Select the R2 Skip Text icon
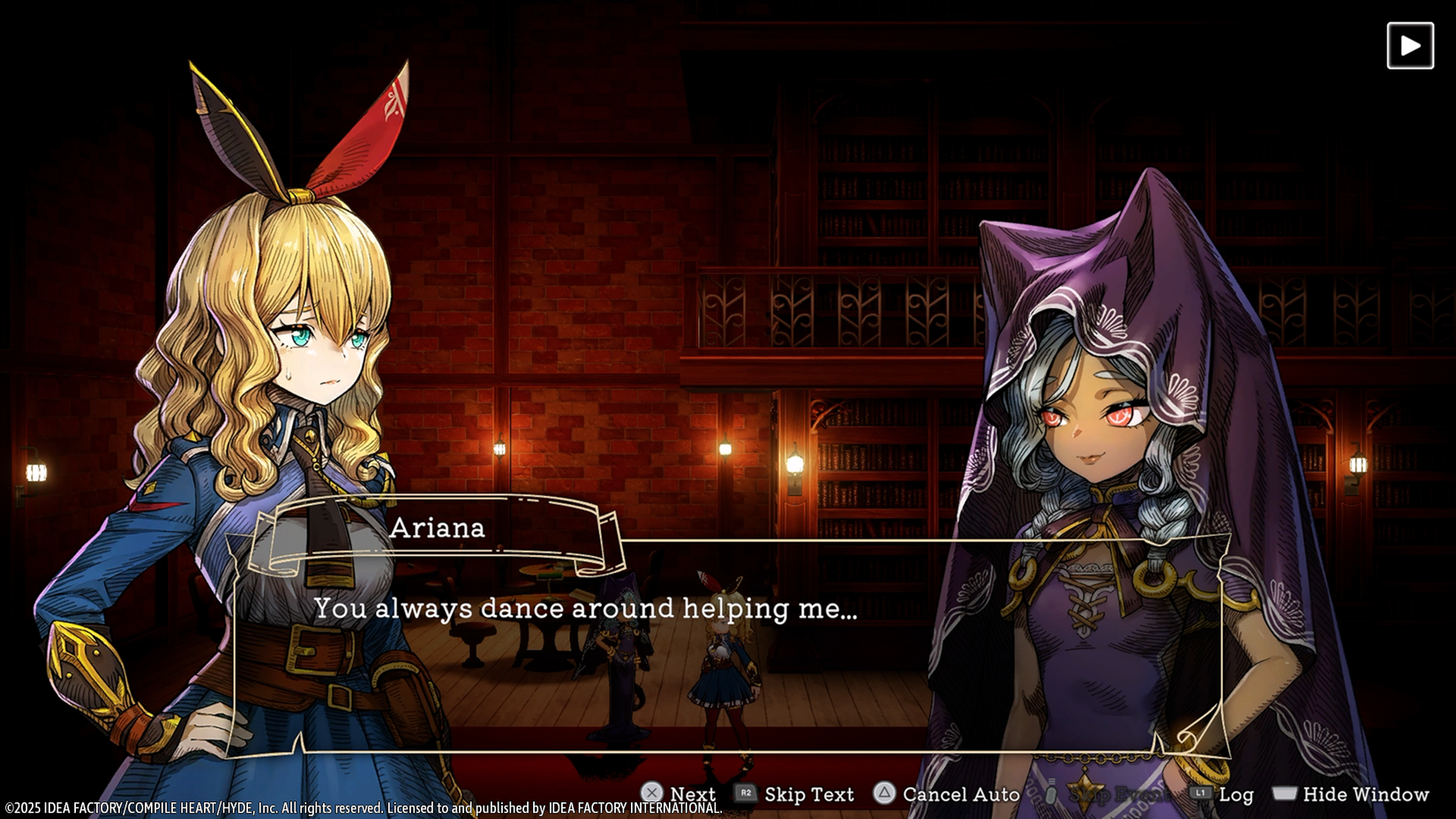The image size is (1456, 819). click(747, 793)
